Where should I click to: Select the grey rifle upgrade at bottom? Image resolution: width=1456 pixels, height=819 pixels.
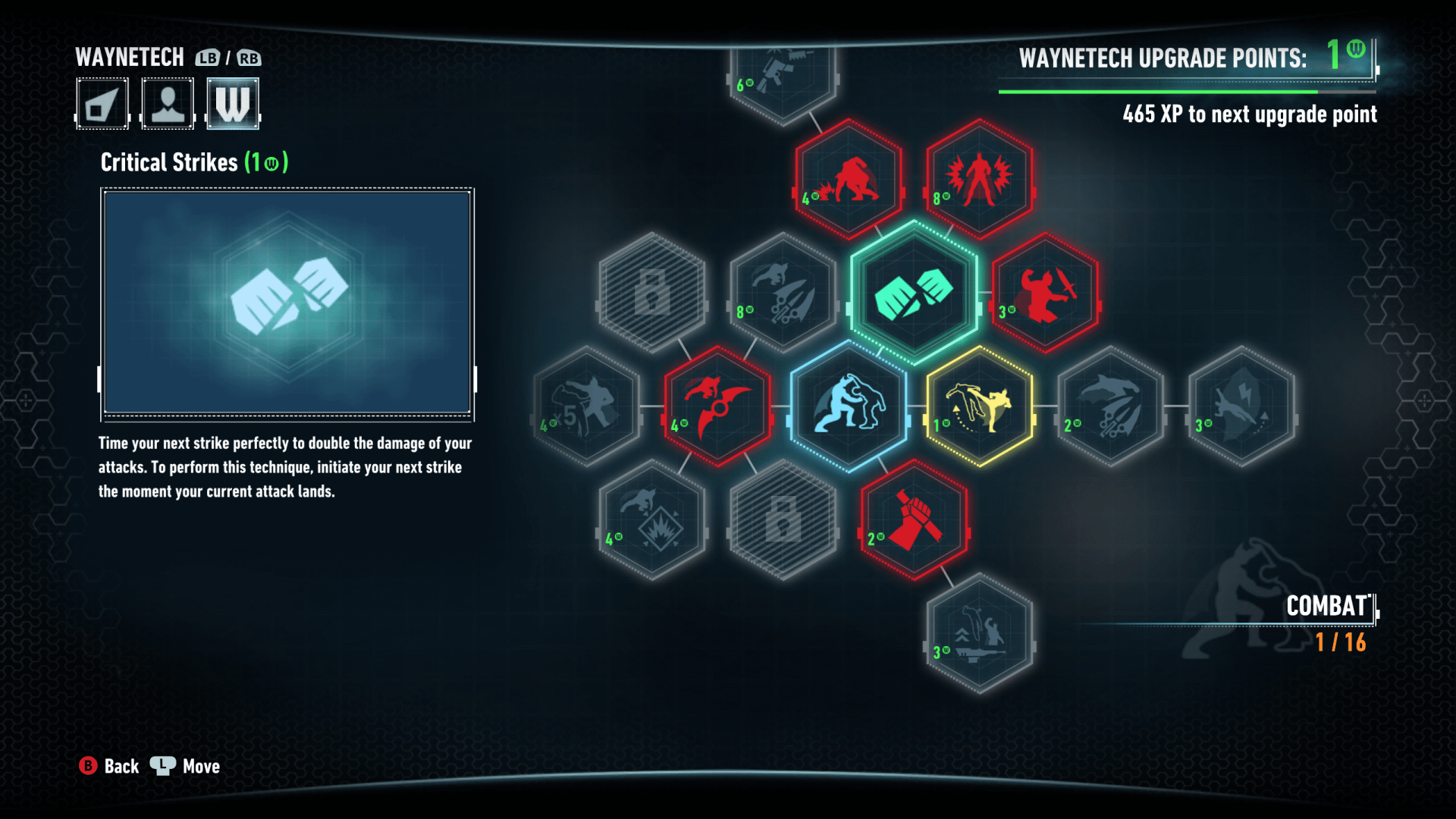[x=979, y=633]
